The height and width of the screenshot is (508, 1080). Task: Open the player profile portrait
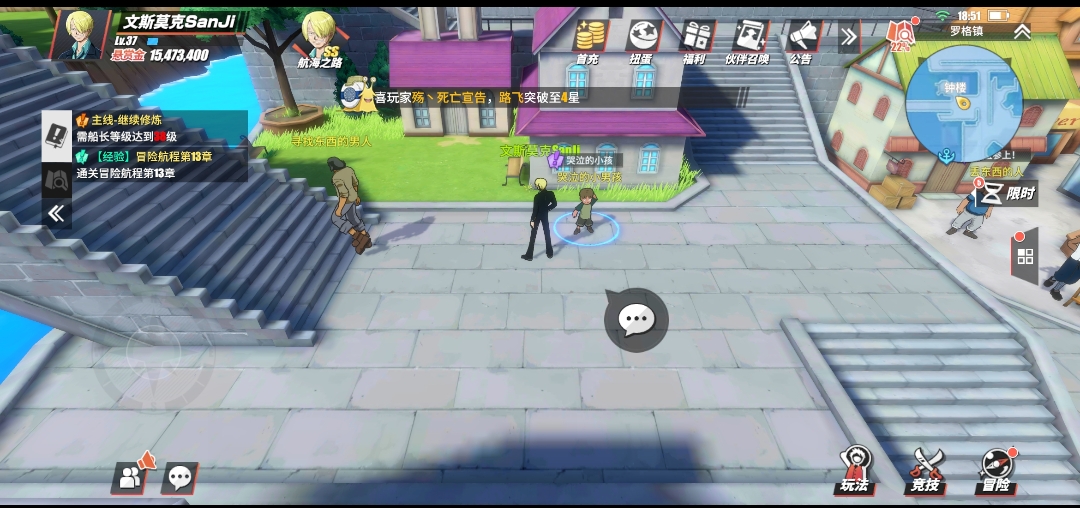pyautogui.click(x=78, y=35)
